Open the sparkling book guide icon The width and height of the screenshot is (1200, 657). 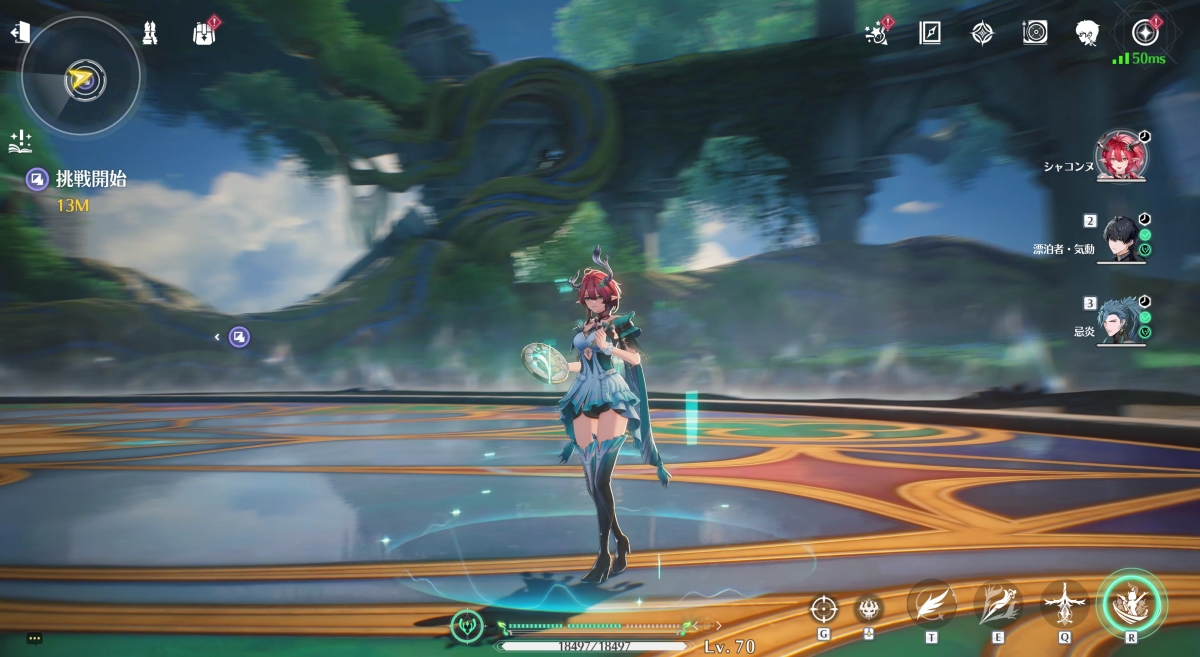pos(21,142)
